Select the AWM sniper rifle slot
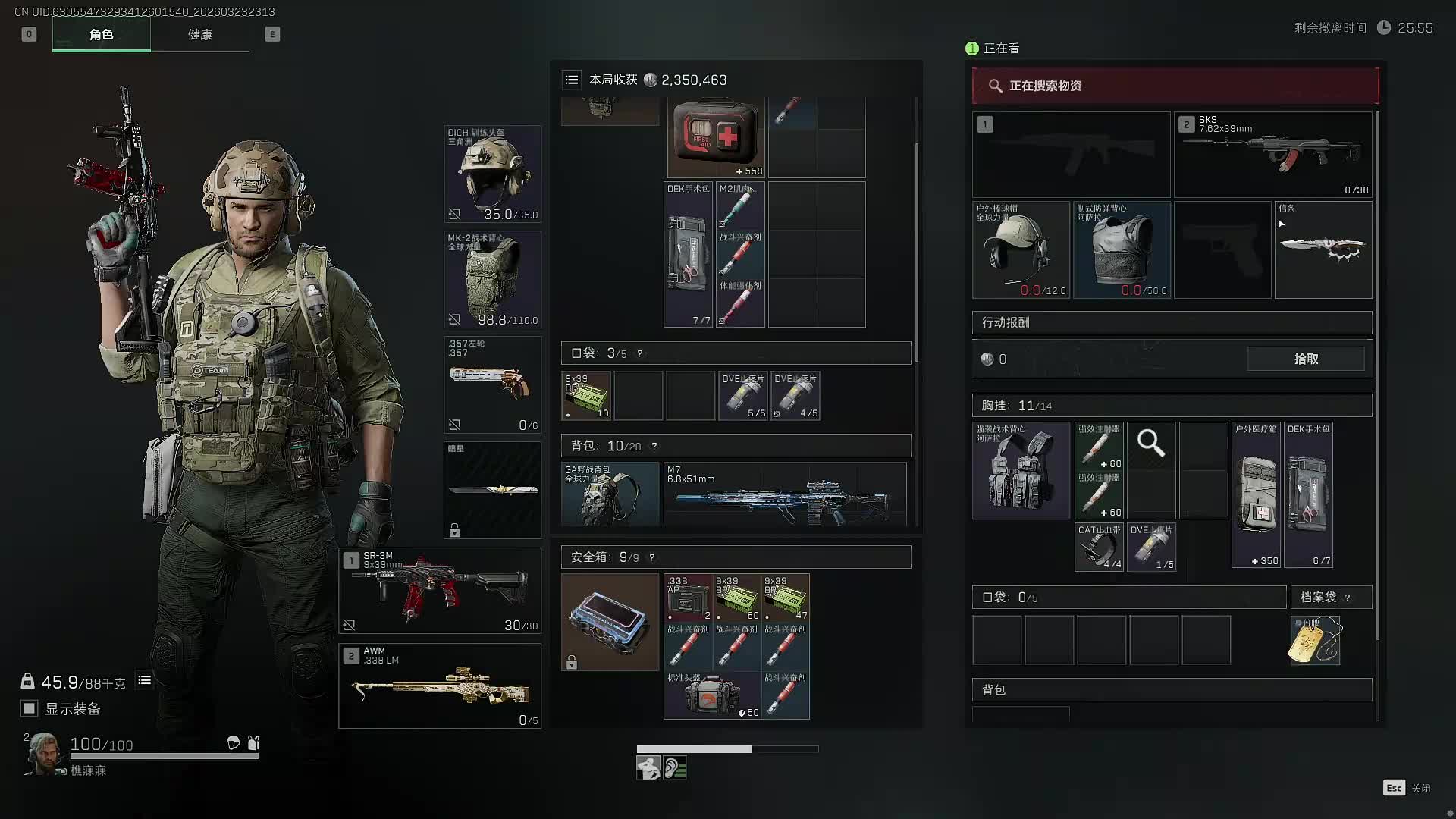This screenshot has width=1456, height=819. (440, 686)
